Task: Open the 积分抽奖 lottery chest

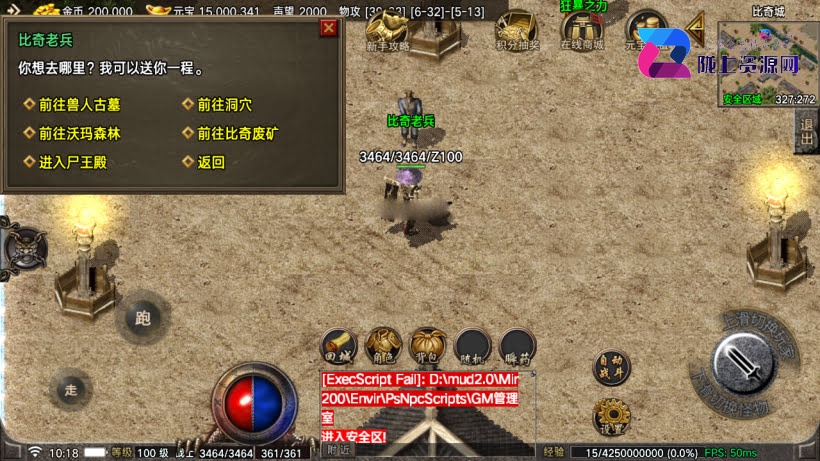Action: [517, 30]
